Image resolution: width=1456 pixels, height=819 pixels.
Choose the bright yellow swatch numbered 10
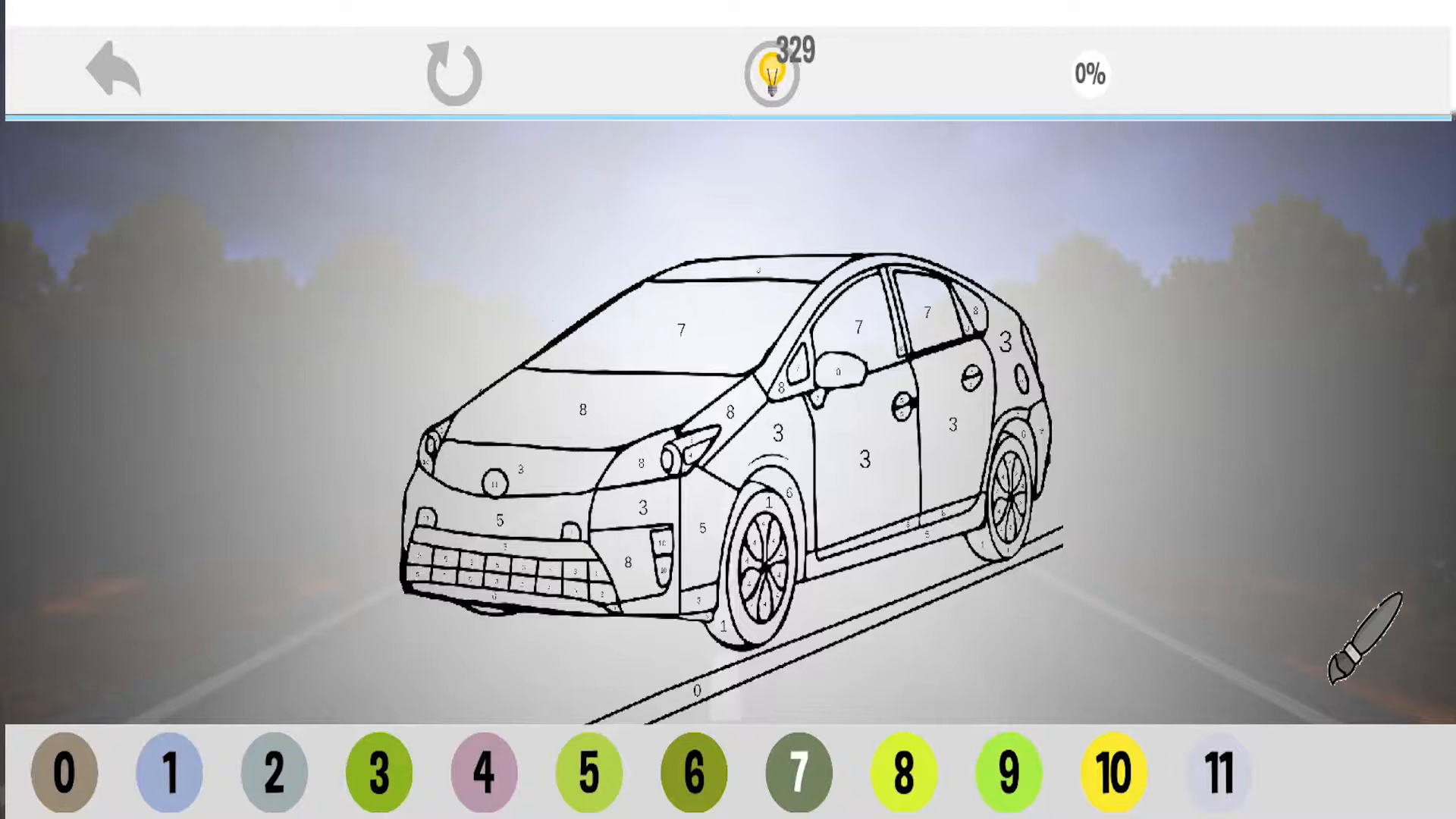pyautogui.click(x=1113, y=771)
